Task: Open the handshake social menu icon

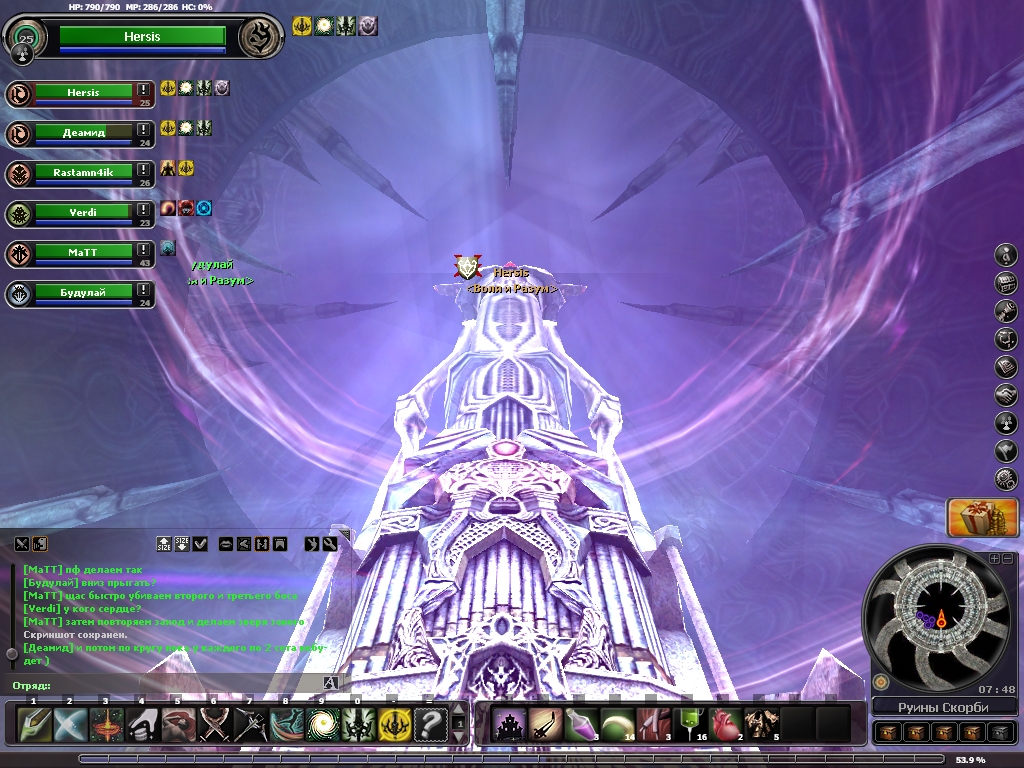Action: click(x=1007, y=395)
